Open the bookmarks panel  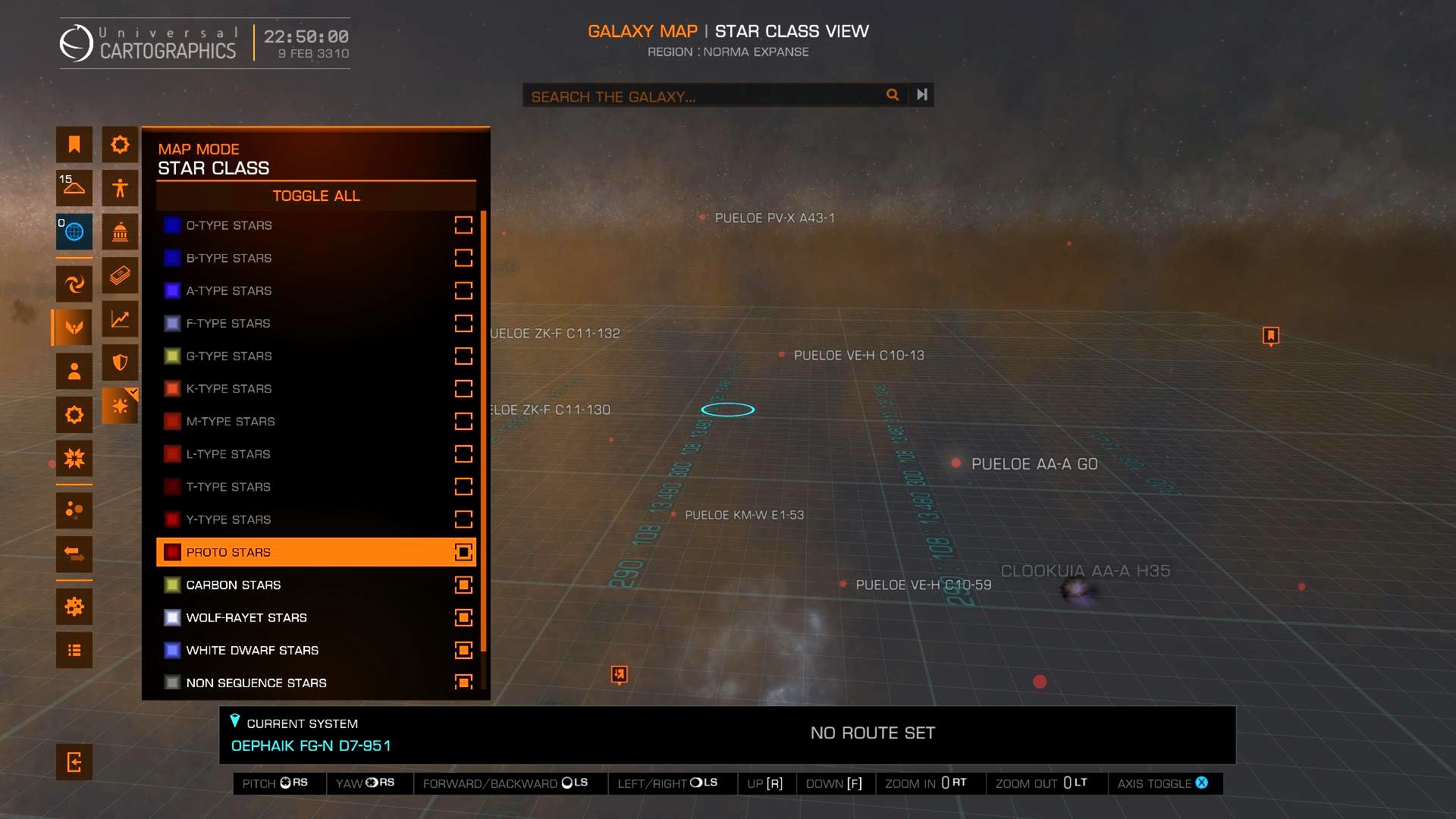[74, 144]
